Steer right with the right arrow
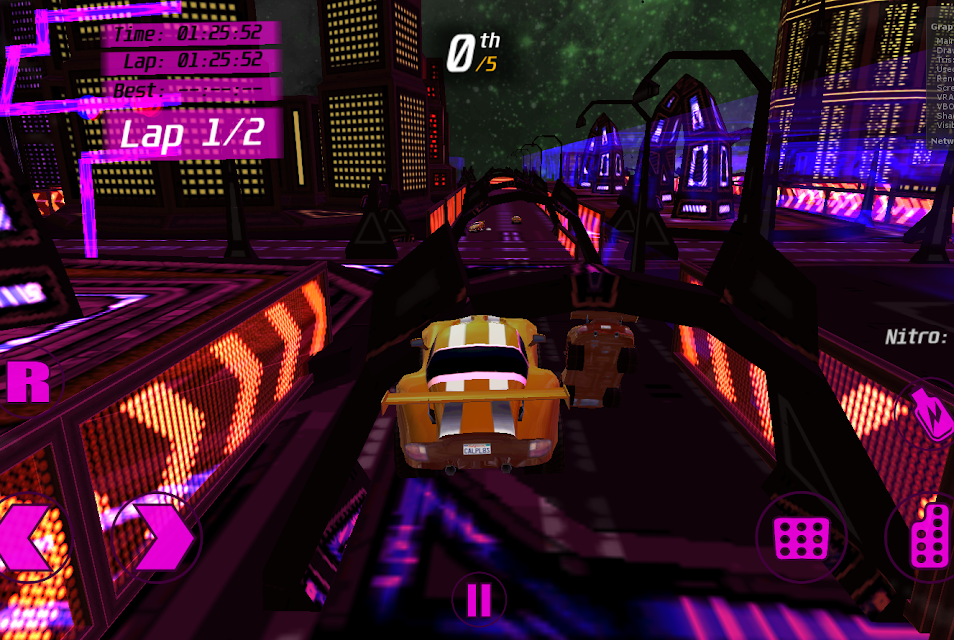 [x=158, y=539]
